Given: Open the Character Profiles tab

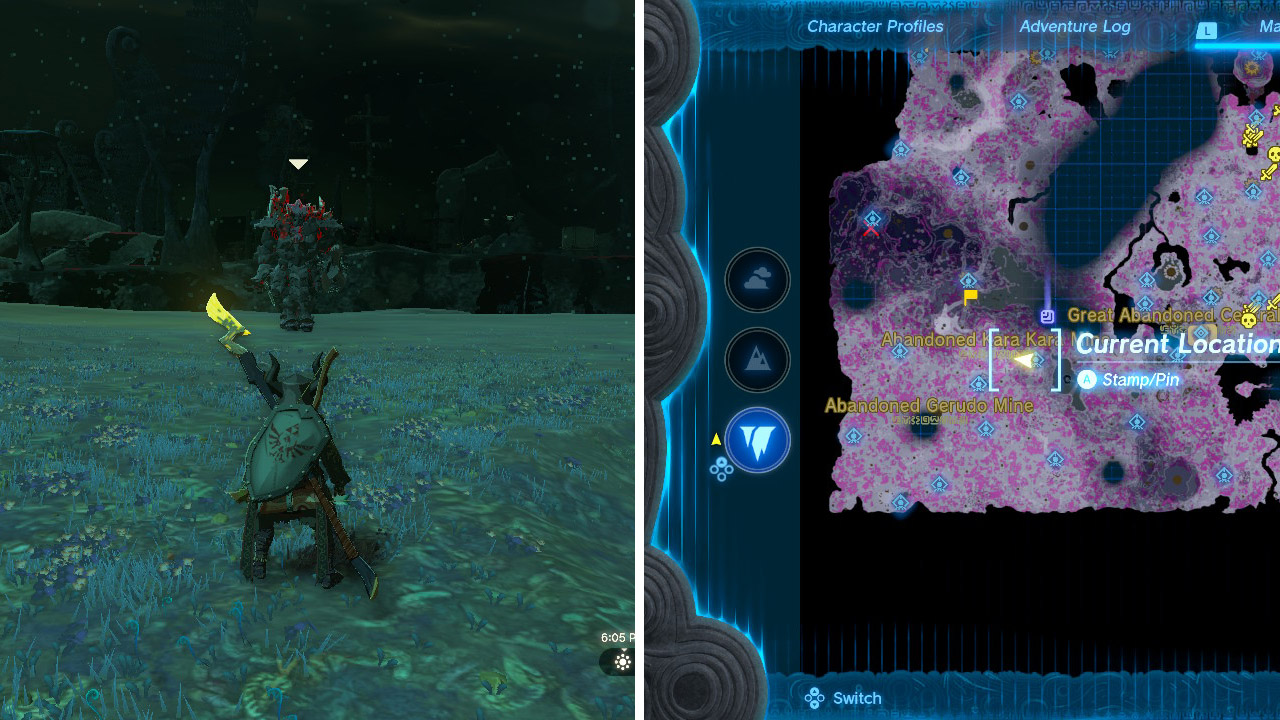Looking at the screenshot, I should pos(875,27).
